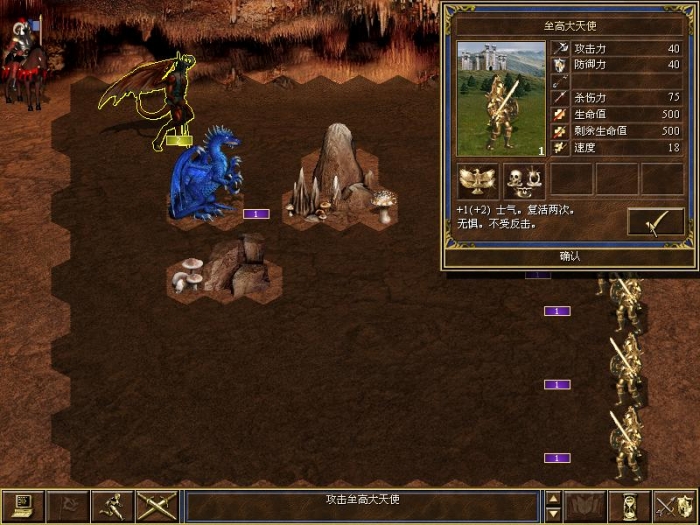
Task: Confirm the creature info with the checkmark button
Action: click(655, 222)
